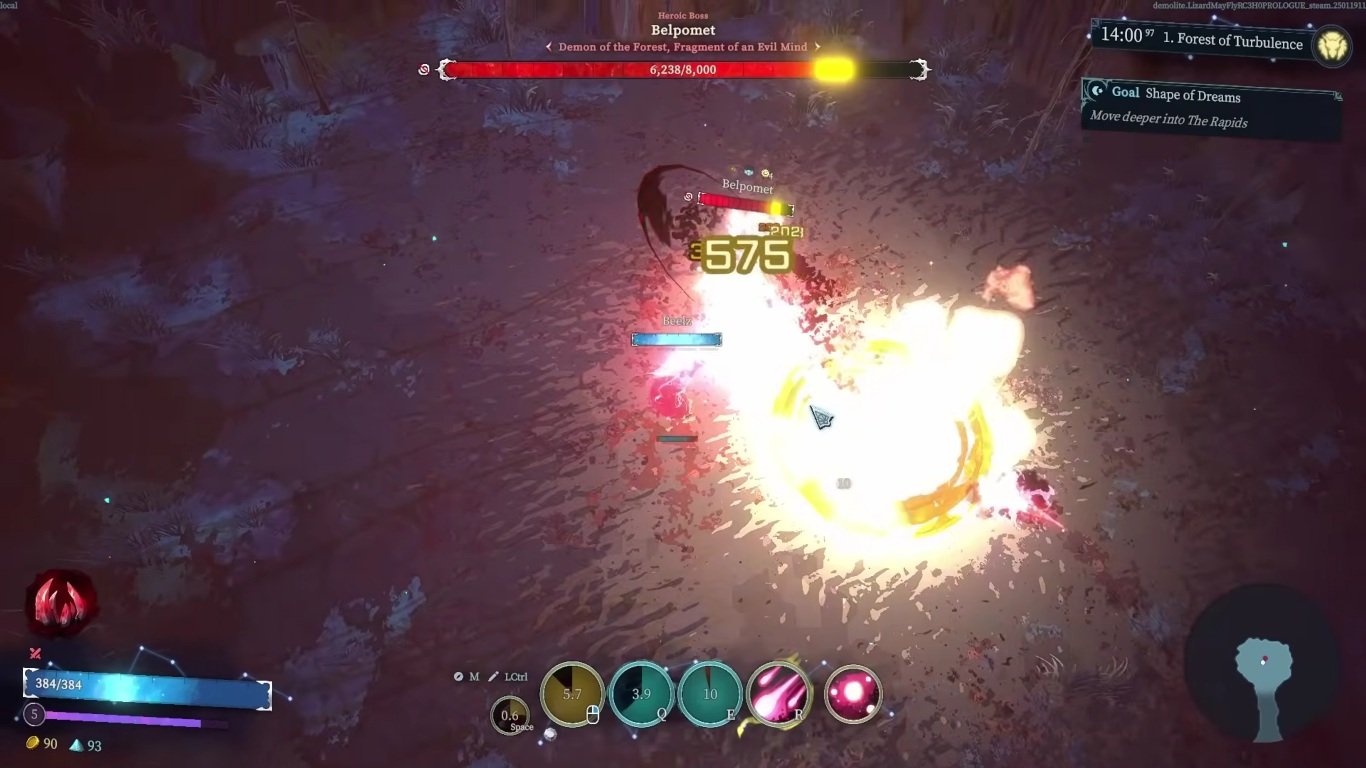The height and width of the screenshot is (768, 1366).
Task: Use the glowing pink orb skill
Action: pos(853,694)
